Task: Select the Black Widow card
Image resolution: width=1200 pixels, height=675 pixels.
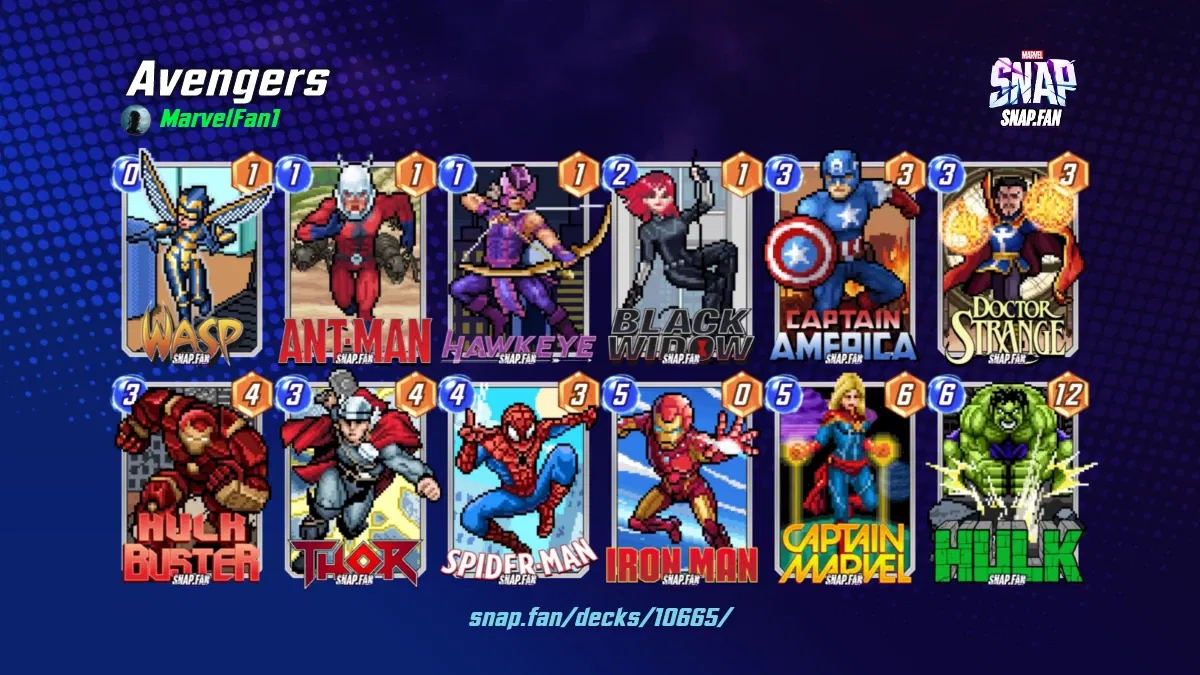Action: (682, 262)
